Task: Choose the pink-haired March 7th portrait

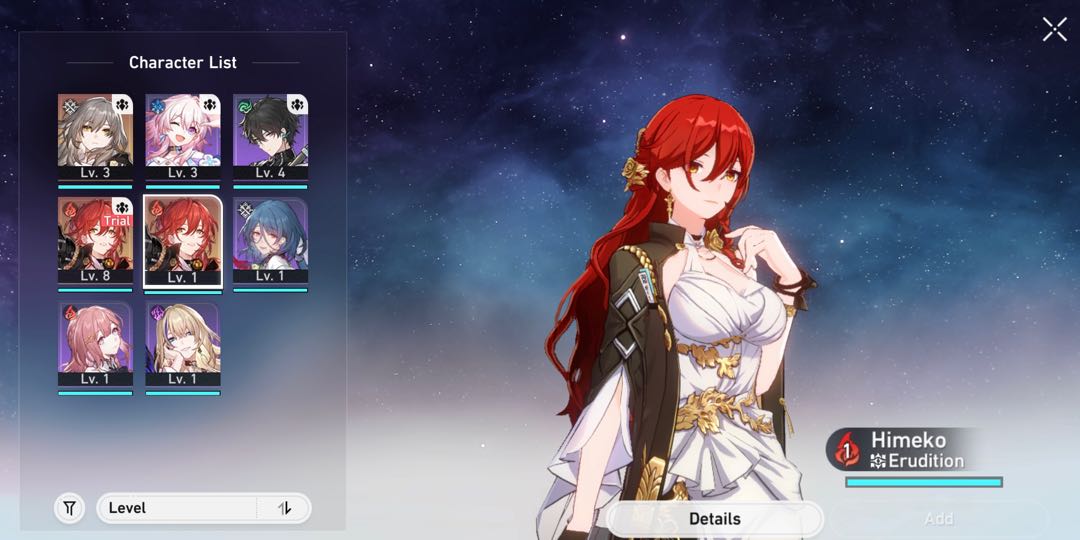Action: pyautogui.click(x=182, y=136)
